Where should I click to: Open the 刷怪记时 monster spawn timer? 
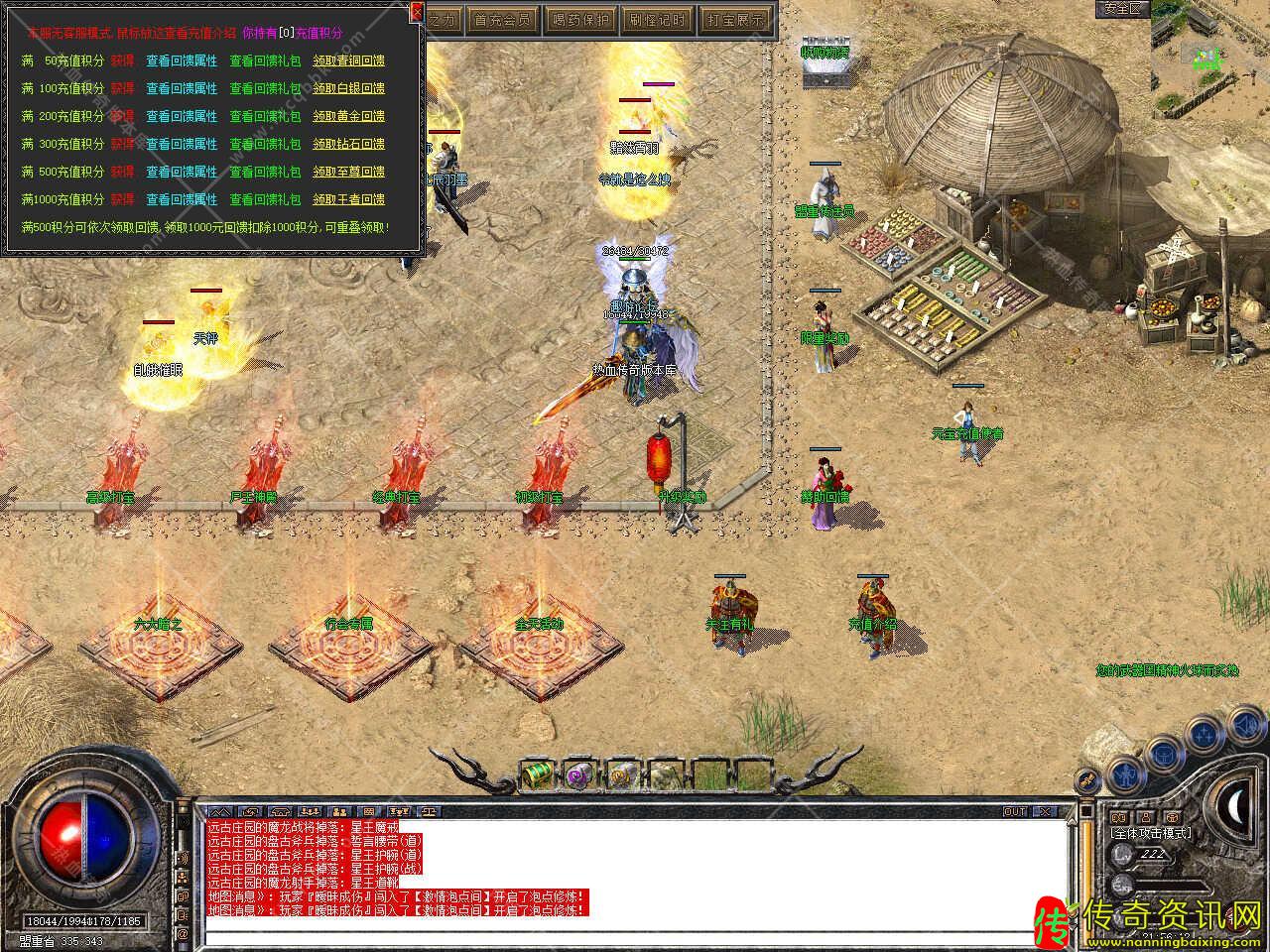pos(656,19)
